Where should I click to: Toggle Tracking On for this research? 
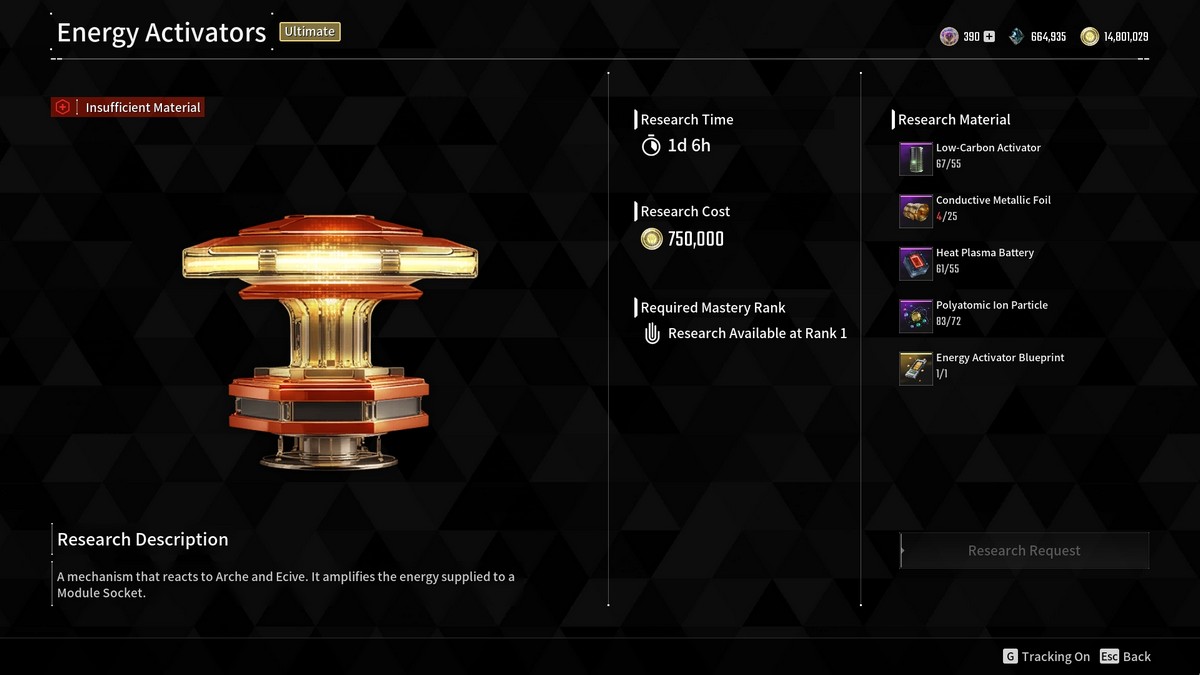tap(1046, 657)
